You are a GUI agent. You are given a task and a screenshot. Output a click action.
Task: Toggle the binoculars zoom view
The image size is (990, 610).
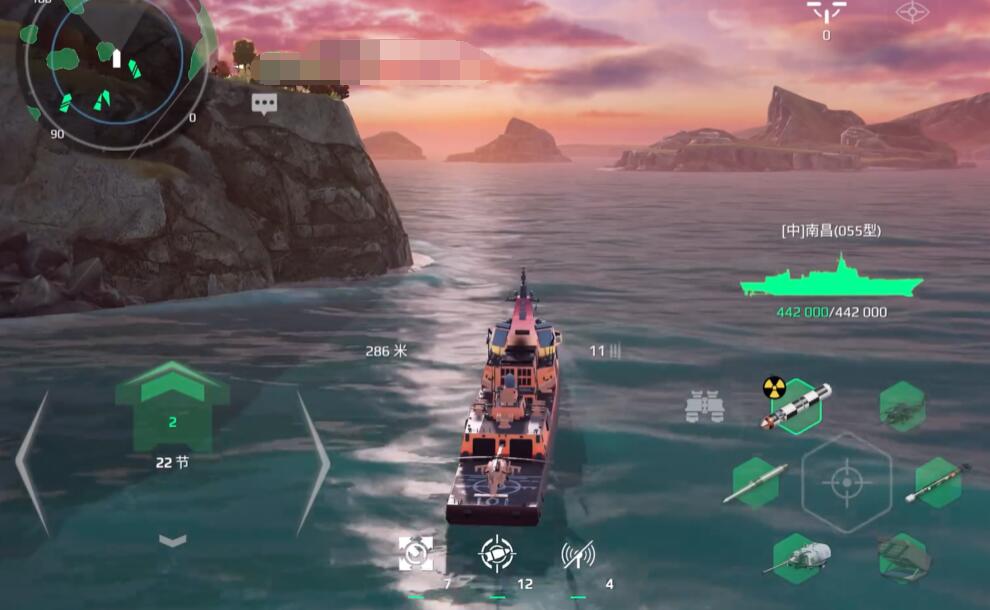pyautogui.click(x=704, y=406)
